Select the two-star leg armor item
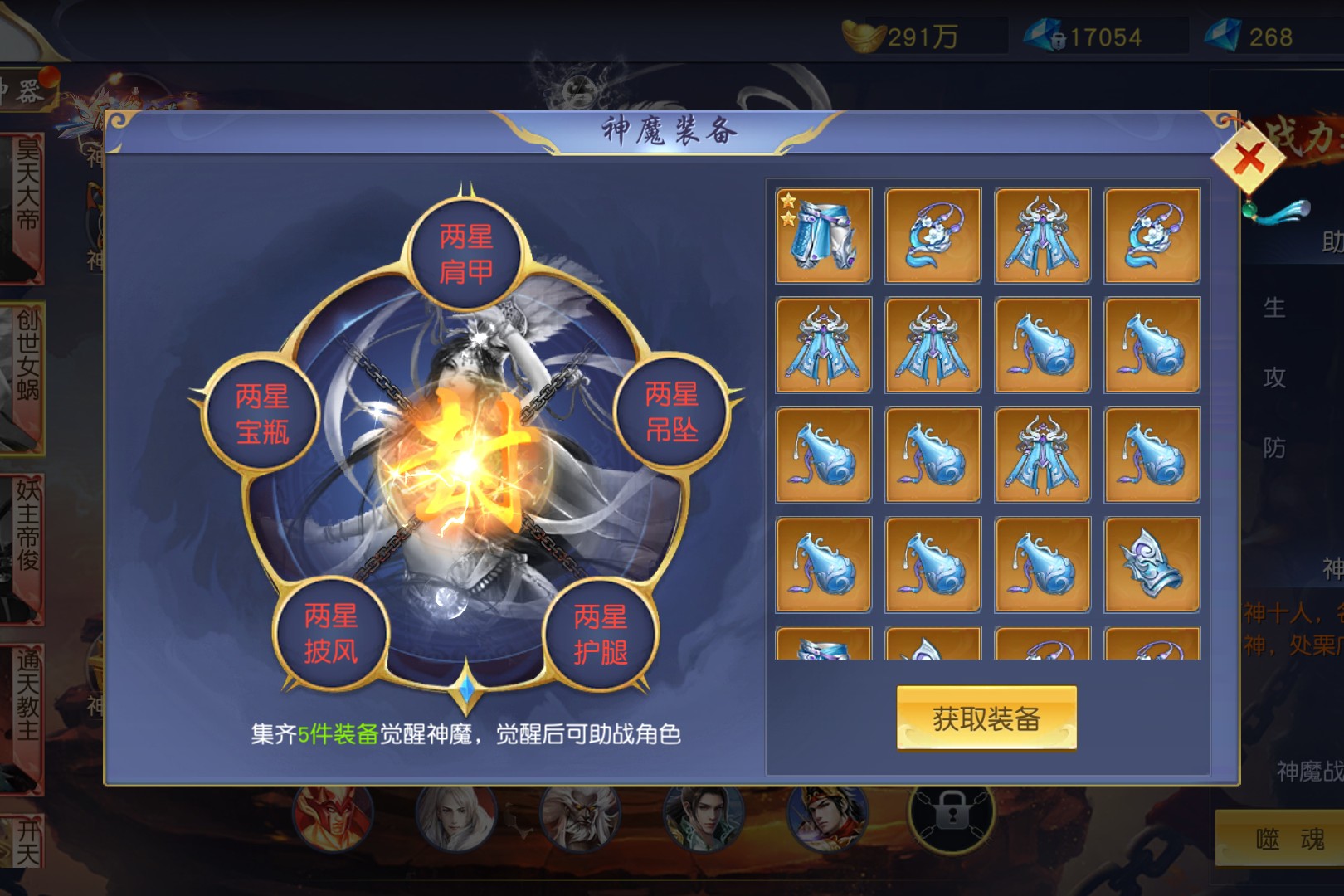The width and height of the screenshot is (1344, 896). coord(823,236)
